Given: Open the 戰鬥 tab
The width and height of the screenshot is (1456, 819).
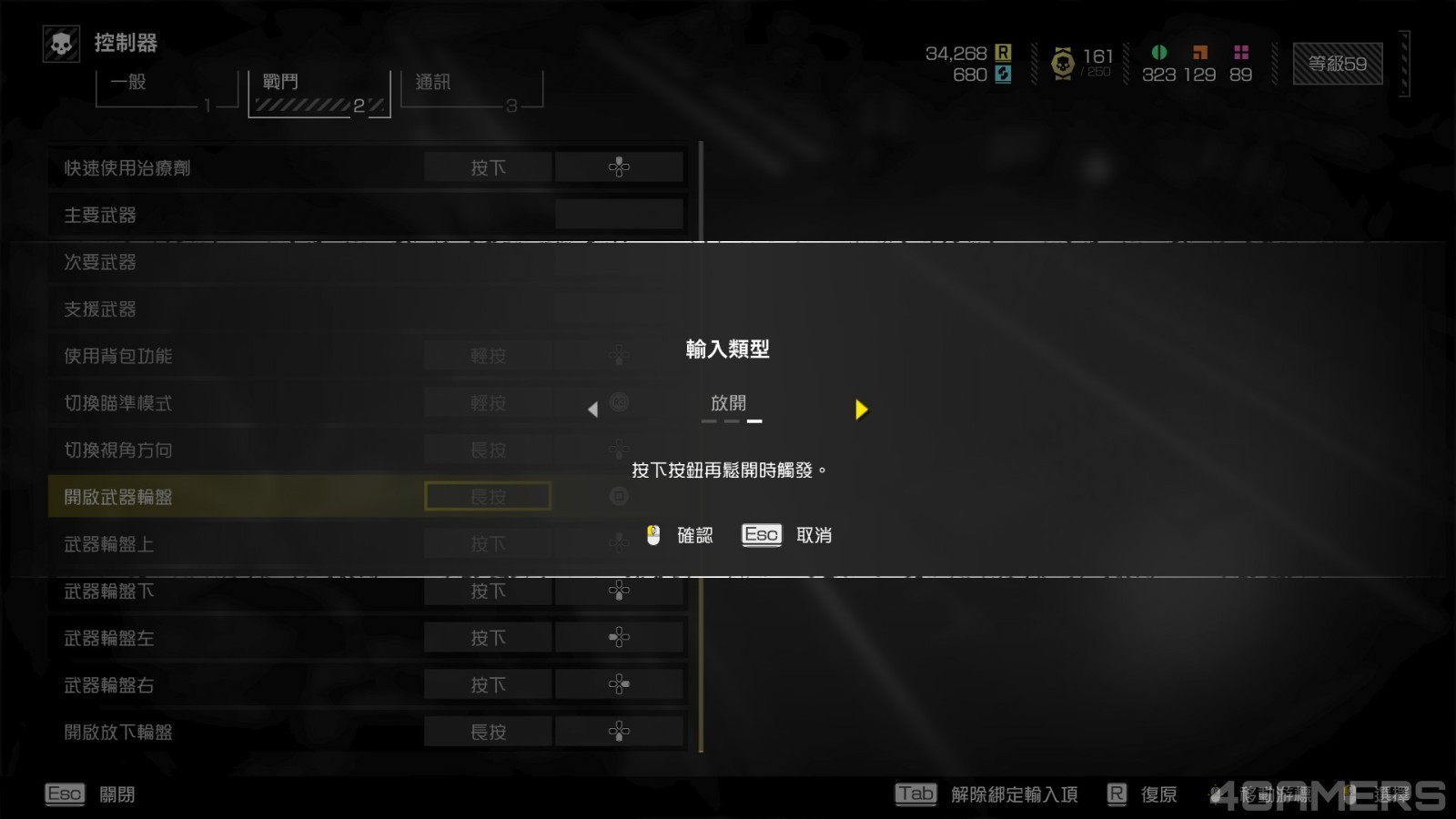Looking at the screenshot, I should (x=318, y=93).
